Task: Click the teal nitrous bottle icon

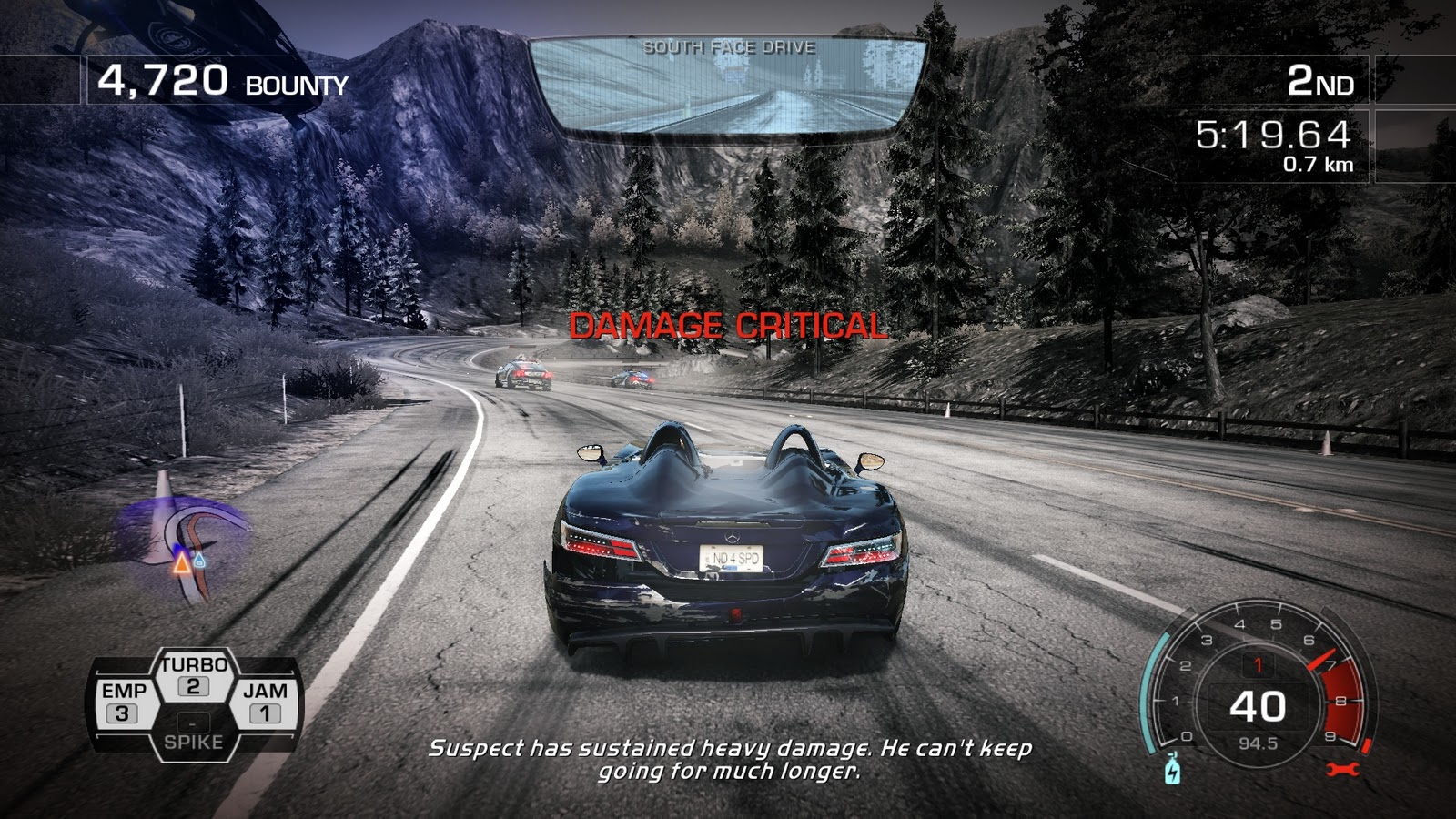Action: [x=1175, y=770]
